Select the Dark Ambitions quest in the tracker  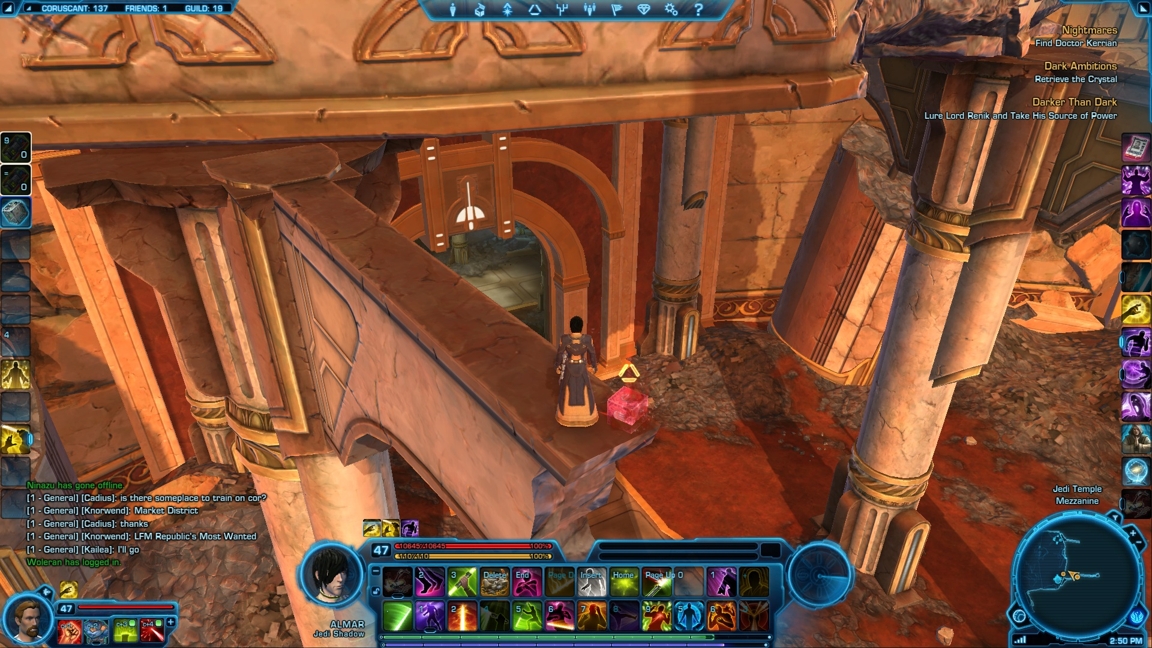click(x=1080, y=67)
